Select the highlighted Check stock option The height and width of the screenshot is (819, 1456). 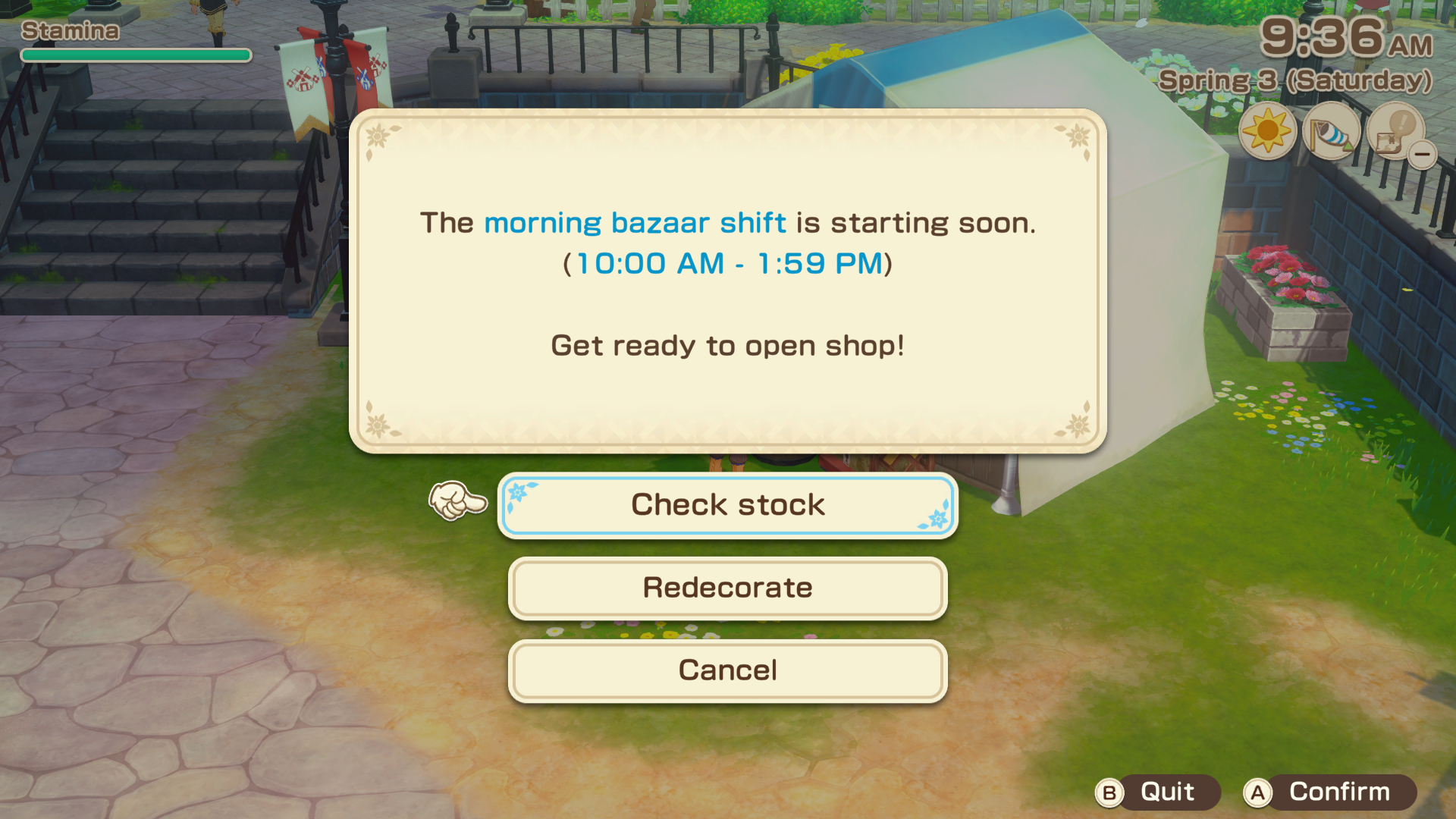click(x=727, y=505)
